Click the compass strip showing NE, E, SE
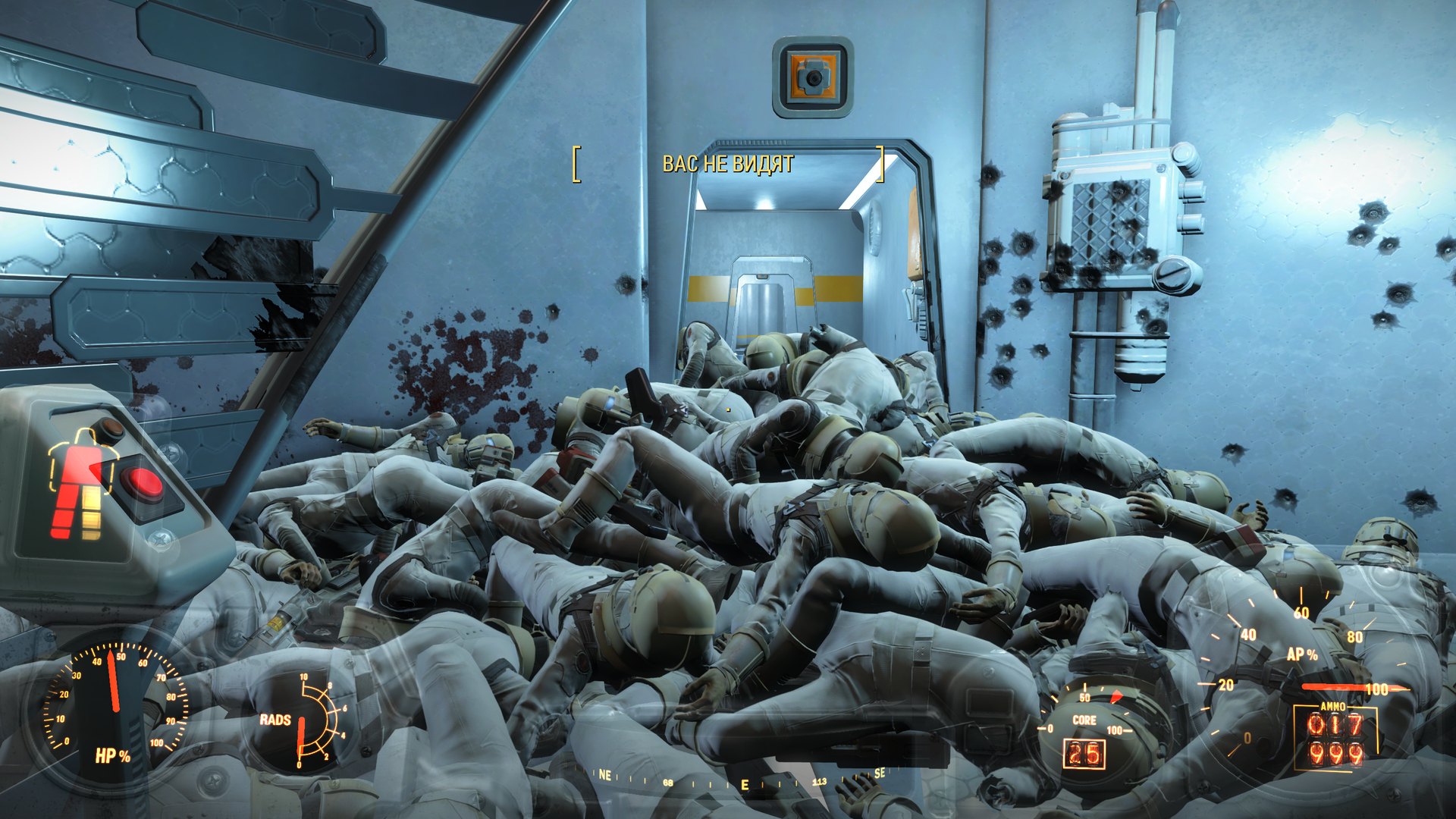Screen dimensions: 1456x819 point(742,779)
